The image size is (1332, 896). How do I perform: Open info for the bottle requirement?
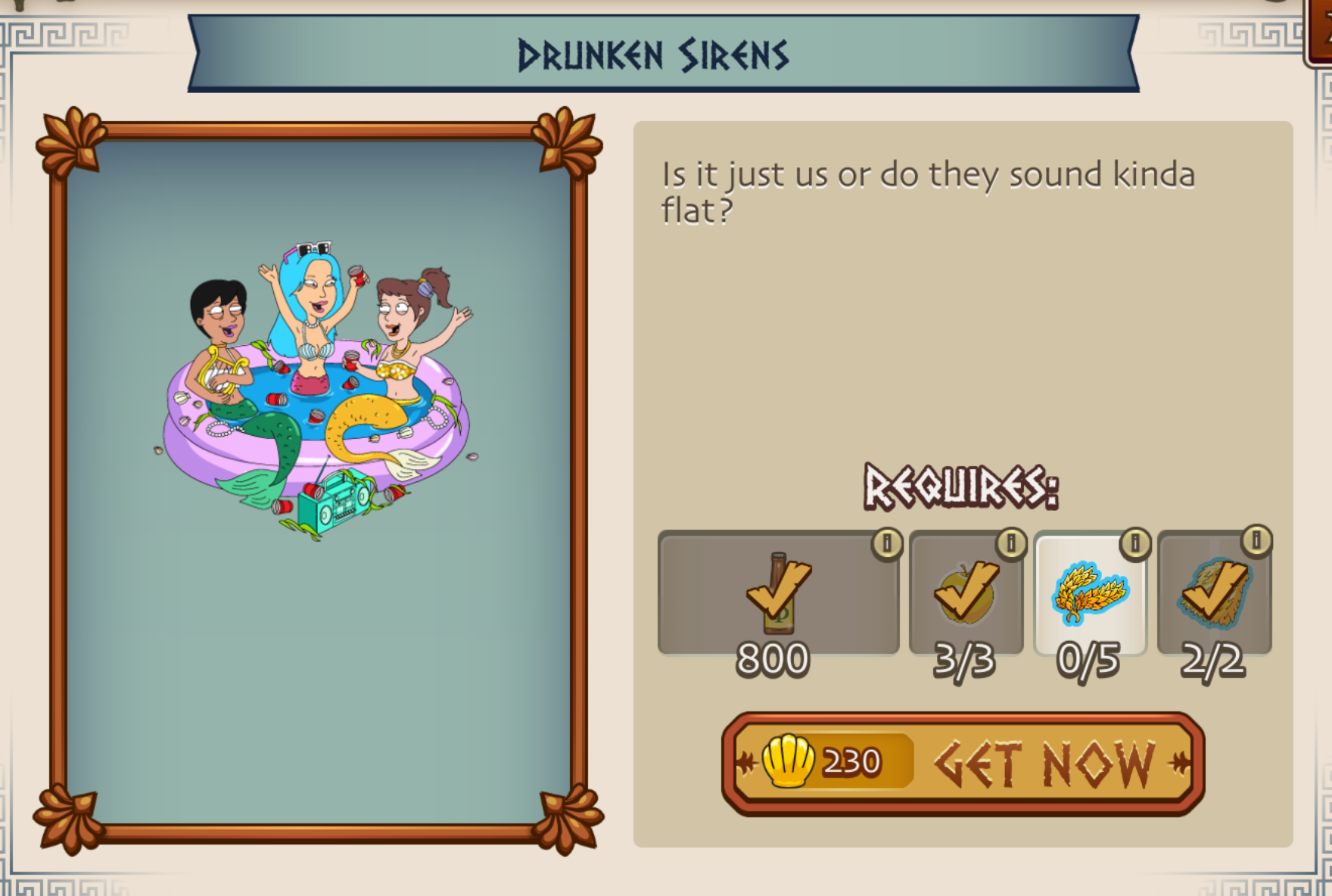[x=887, y=543]
